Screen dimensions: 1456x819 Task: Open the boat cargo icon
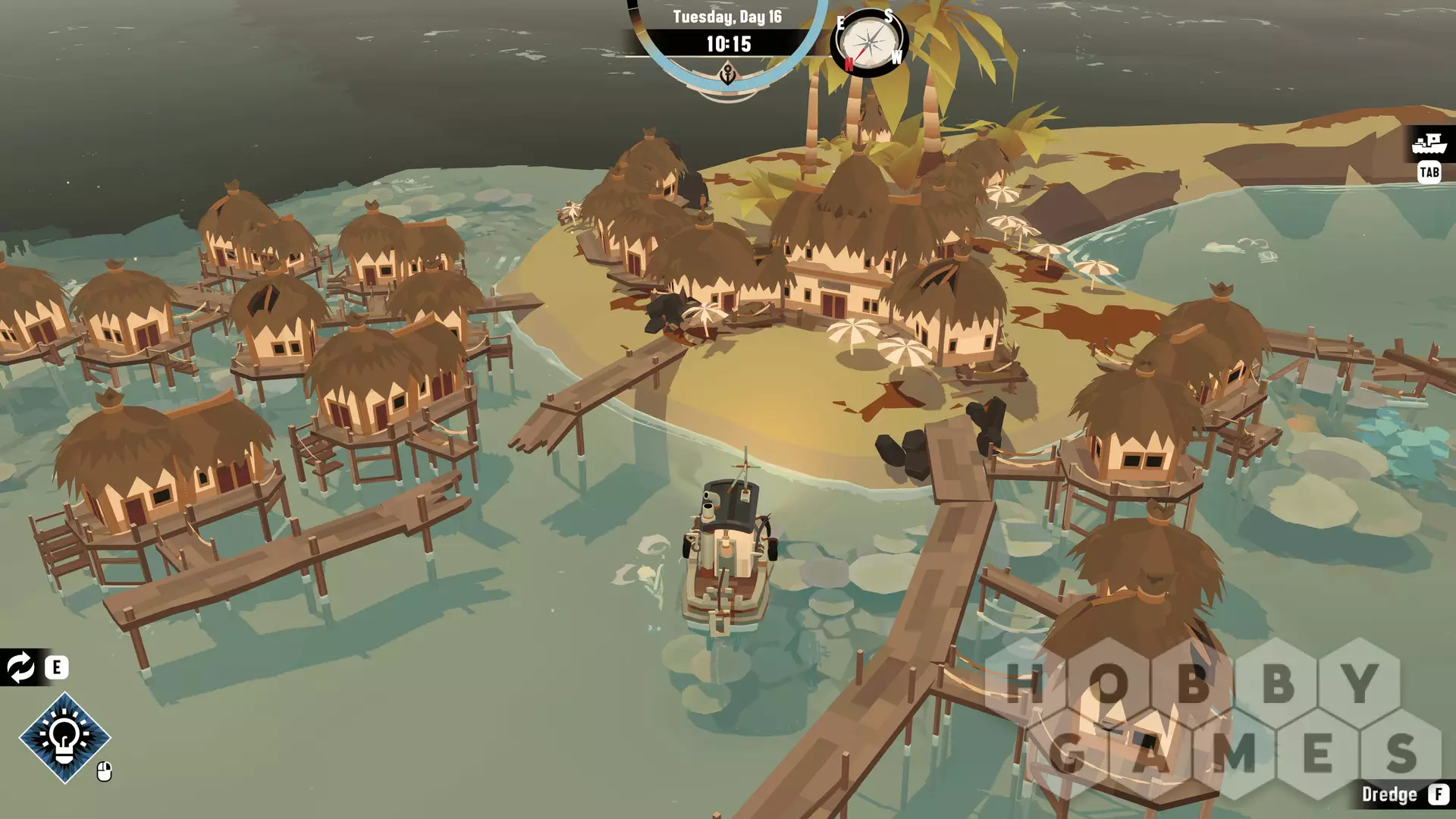pyautogui.click(x=1430, y=143)
